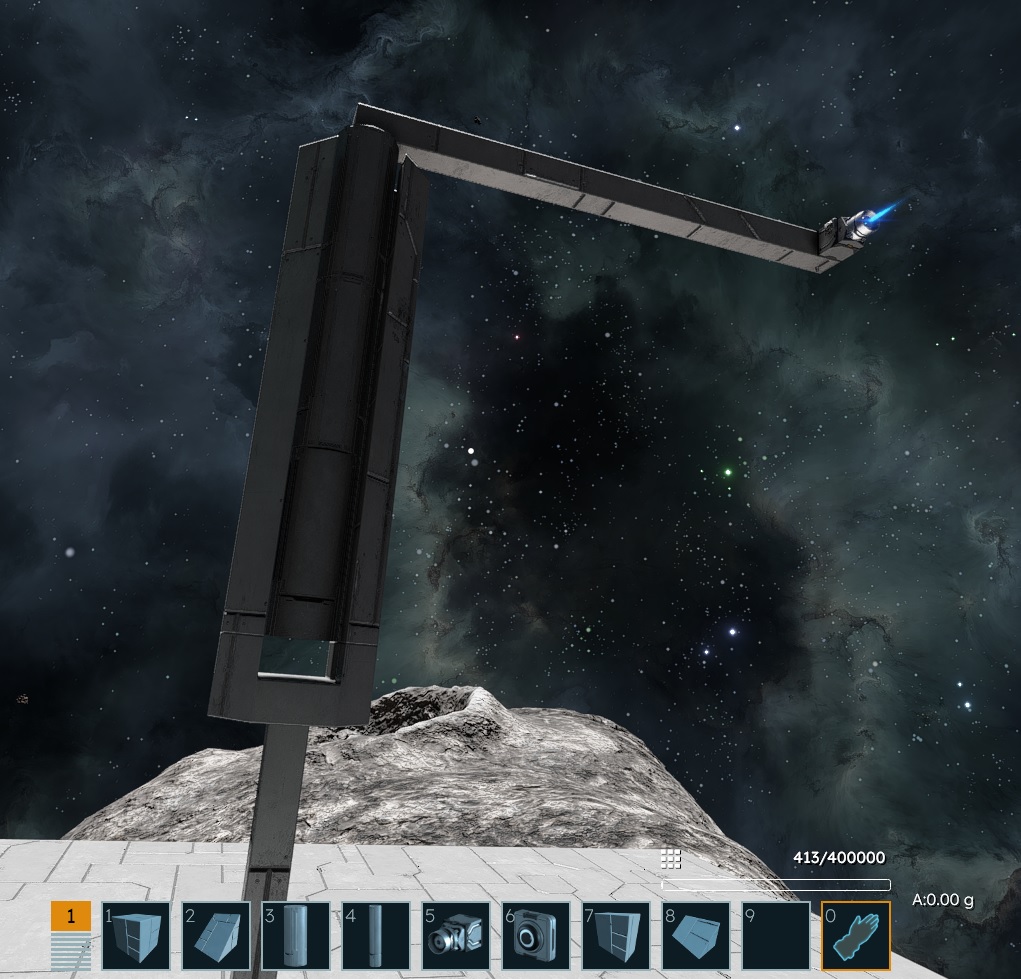Select the armor cube block in slot 1
This screenshot has height=979, width=1021.
pyautogui.click(x=136, y=936)
